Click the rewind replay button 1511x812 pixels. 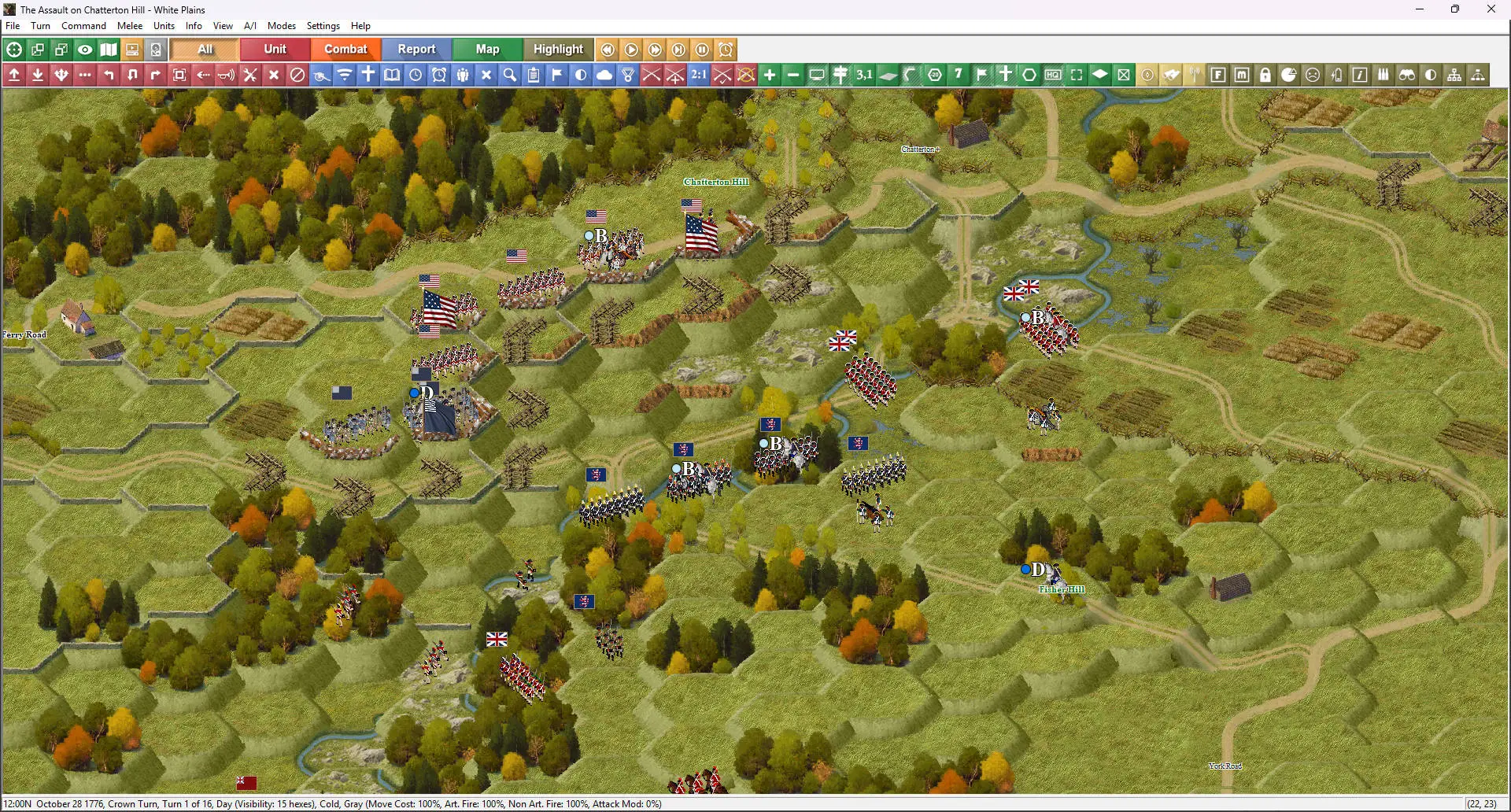coord(608,50)
